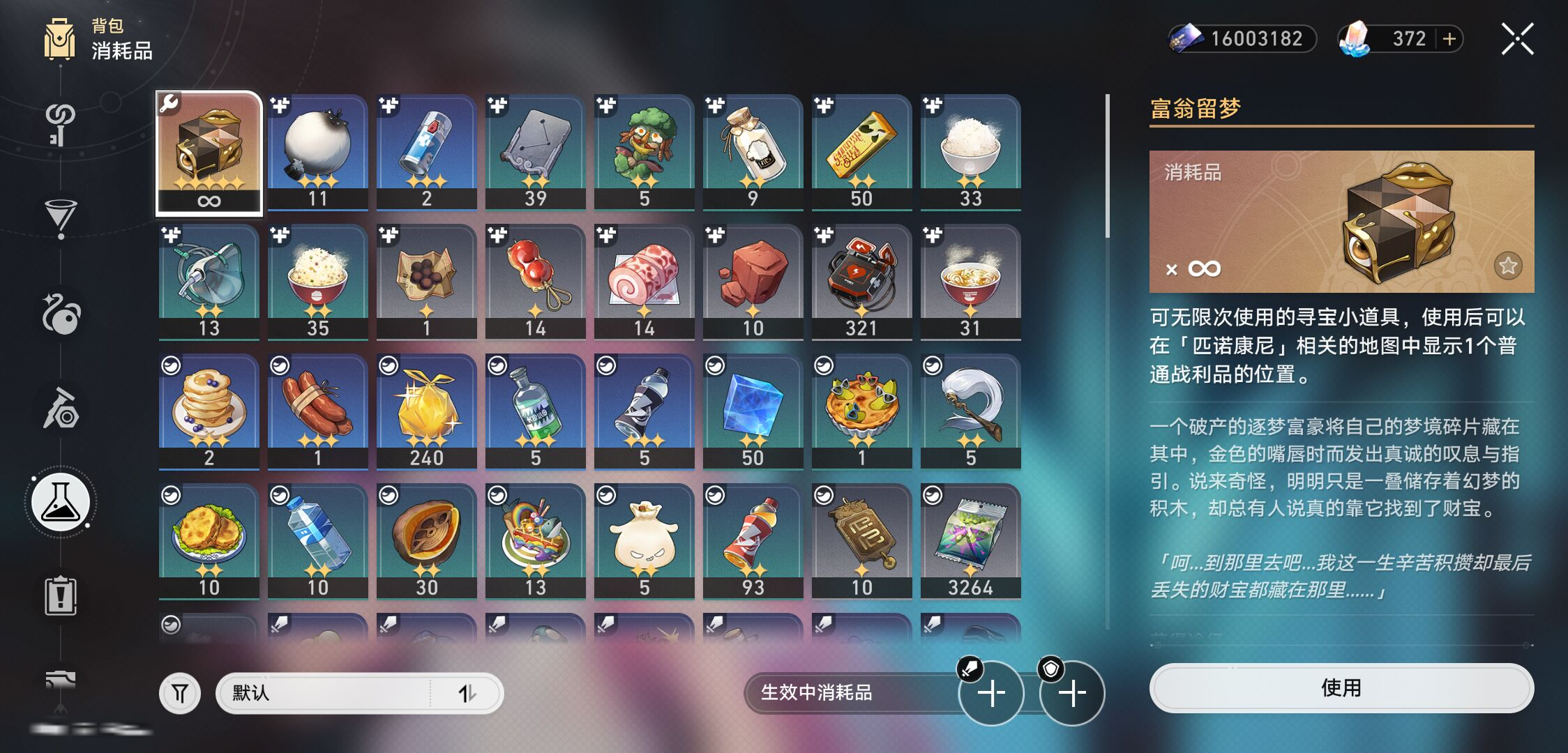Open the exclamation clipboard tab
Image resolution: width=1568 pixels, height=753 pixels.
pos(61,596)
